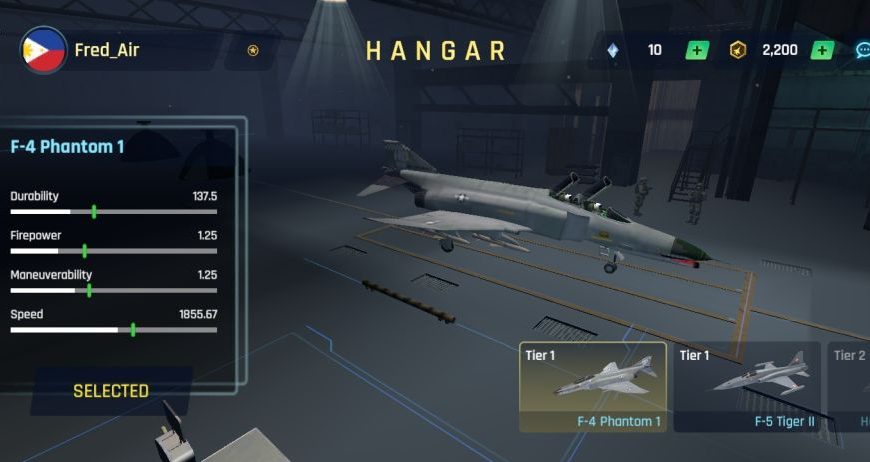870x462 pixels.
Task: Select the F-4 Phantom 1 card
Action: pyautogui.click(x=593, y=387)
